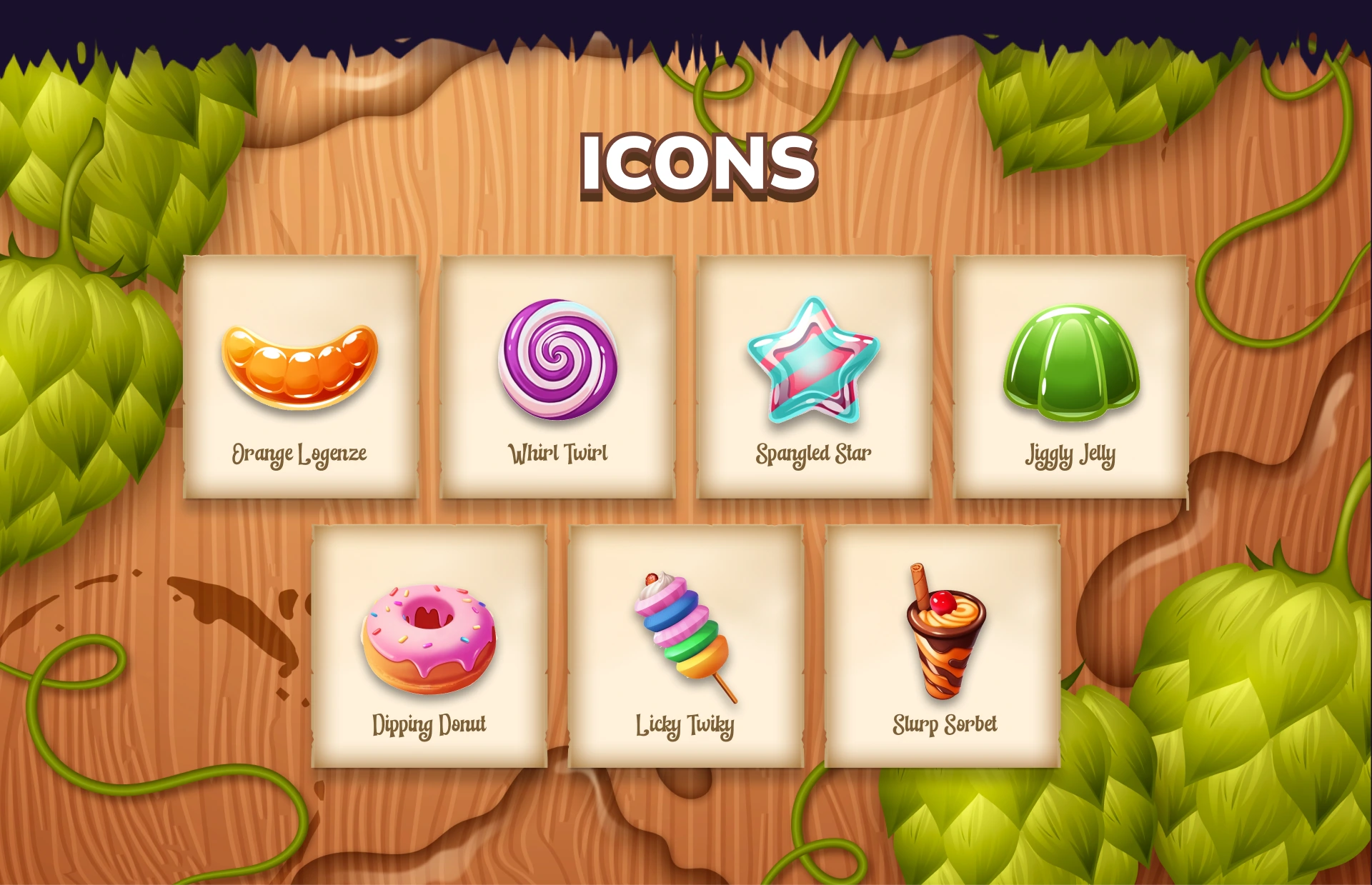Image resolution: width=1372 pixels, height=885 pixels.
Task: Click the Licky Twiky rainbow skewer card
Action: click(685, 646)
